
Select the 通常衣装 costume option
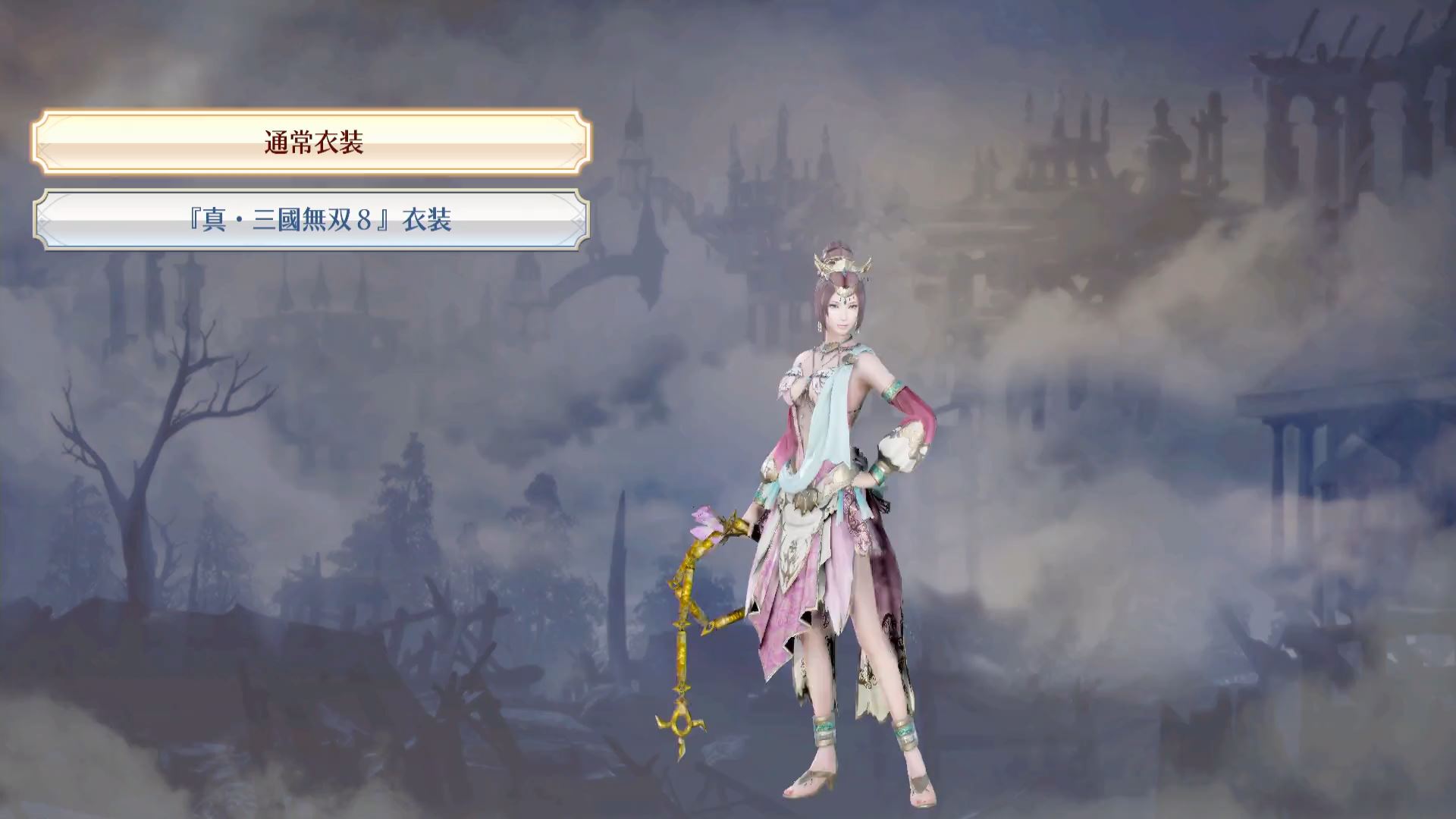click(x=312, y=143)
